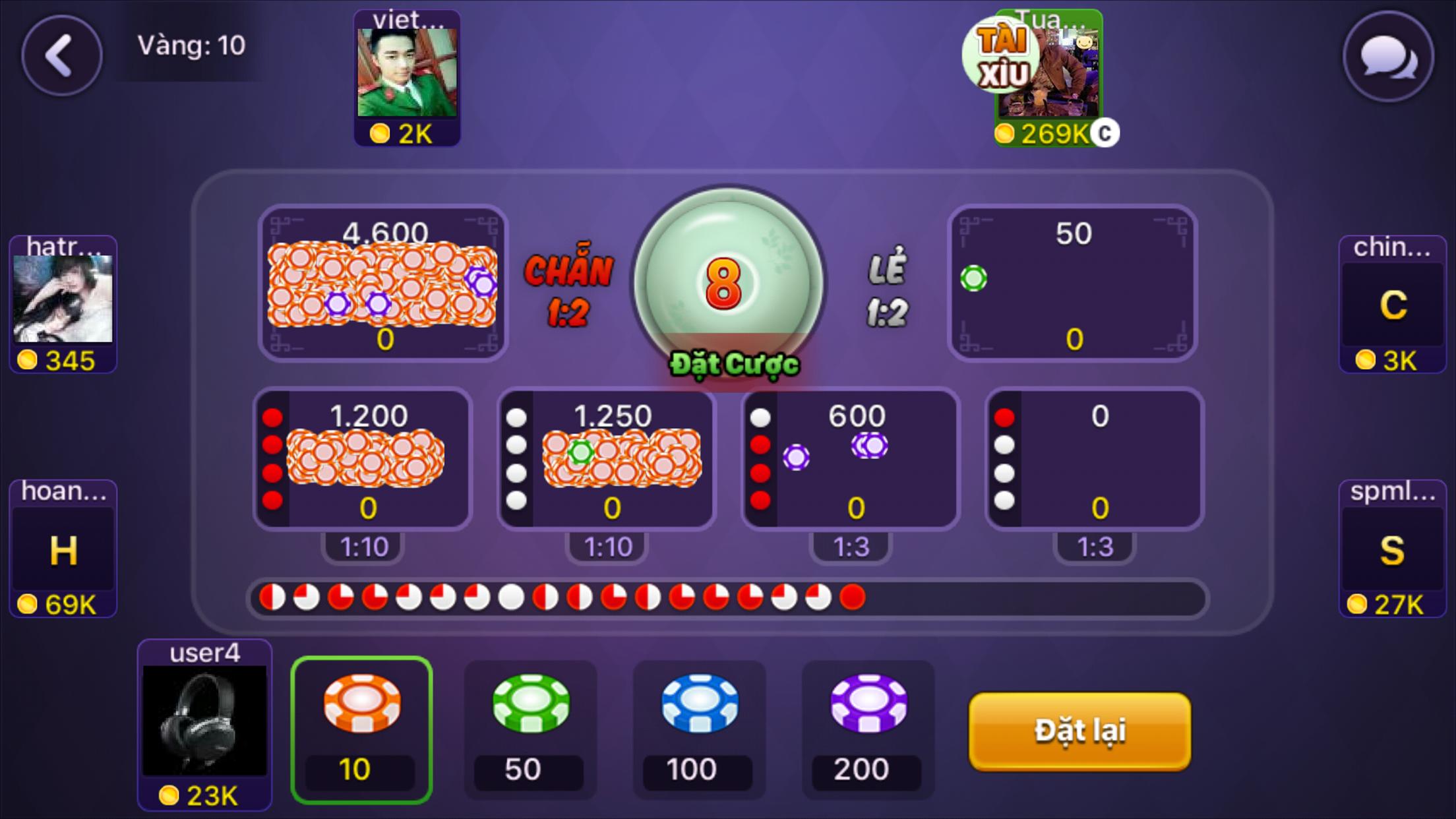
Task: Expand the 1:10 odds label under white-dots zone
Action: pos(607,545)
